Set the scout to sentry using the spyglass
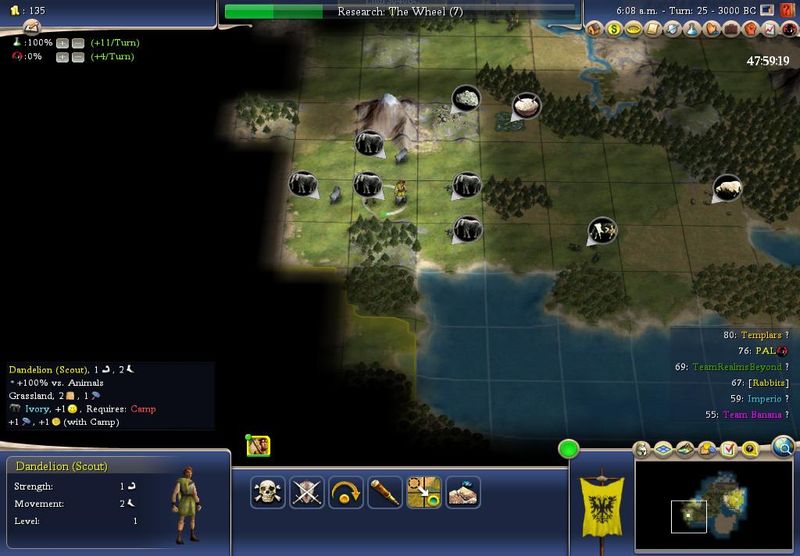Viewport: 800px width, 556px height. pos(384,492)
